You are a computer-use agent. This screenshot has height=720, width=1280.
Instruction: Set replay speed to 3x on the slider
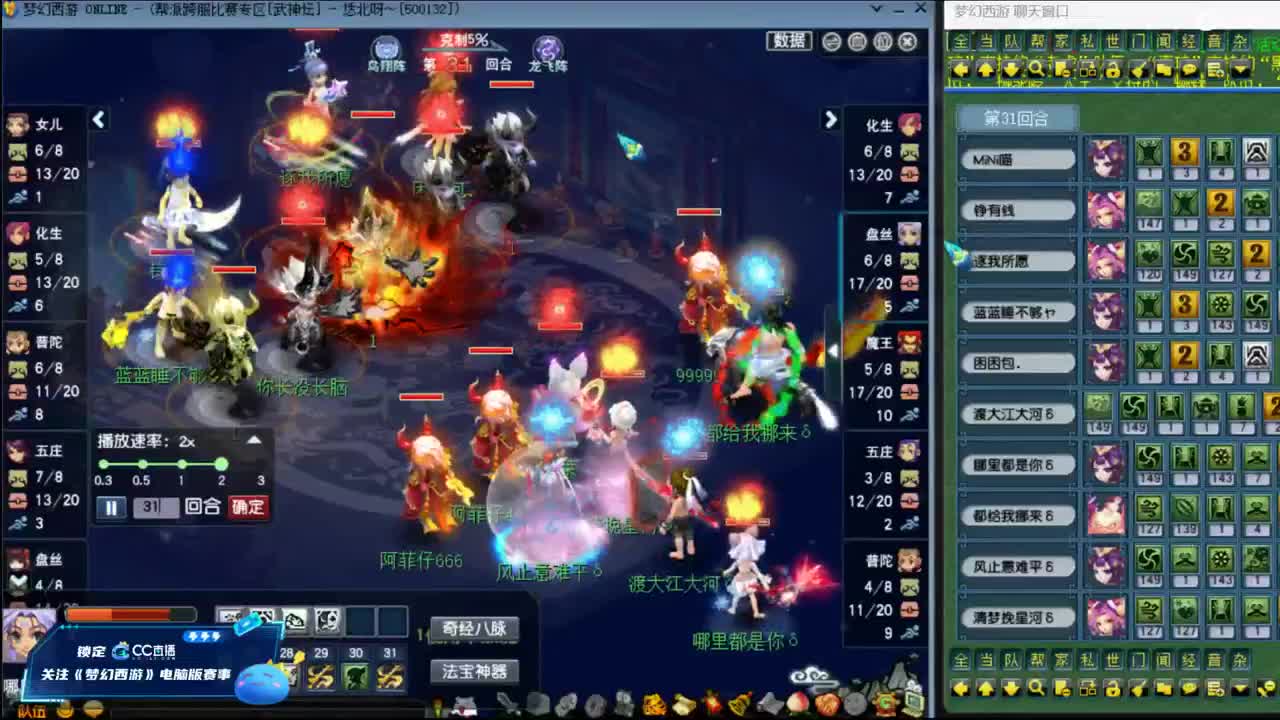[x=261, y=464]
